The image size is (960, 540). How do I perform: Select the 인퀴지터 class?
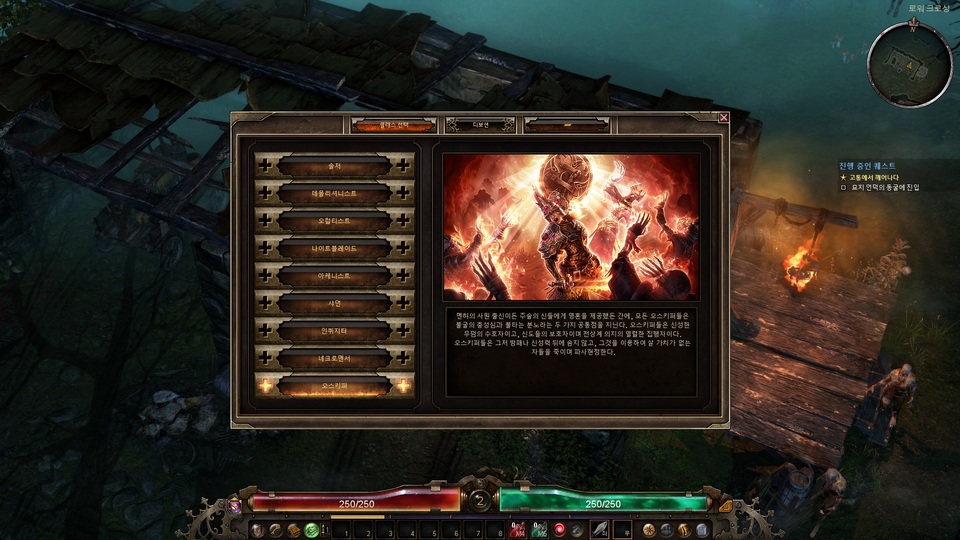click(334, 330)
